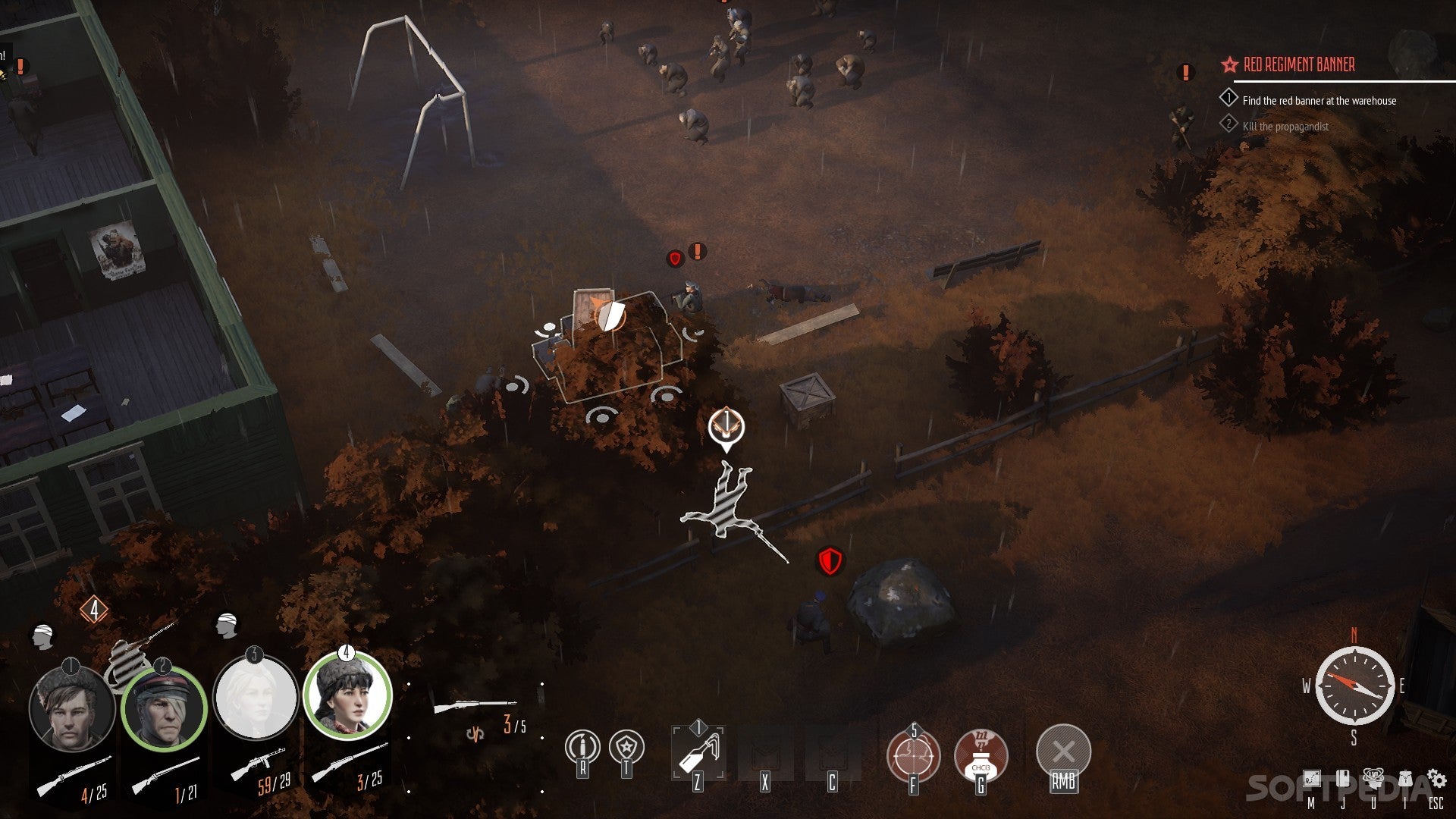Choose the faded blonde woman portrait

pyautogui.click(x=256, y=698)
